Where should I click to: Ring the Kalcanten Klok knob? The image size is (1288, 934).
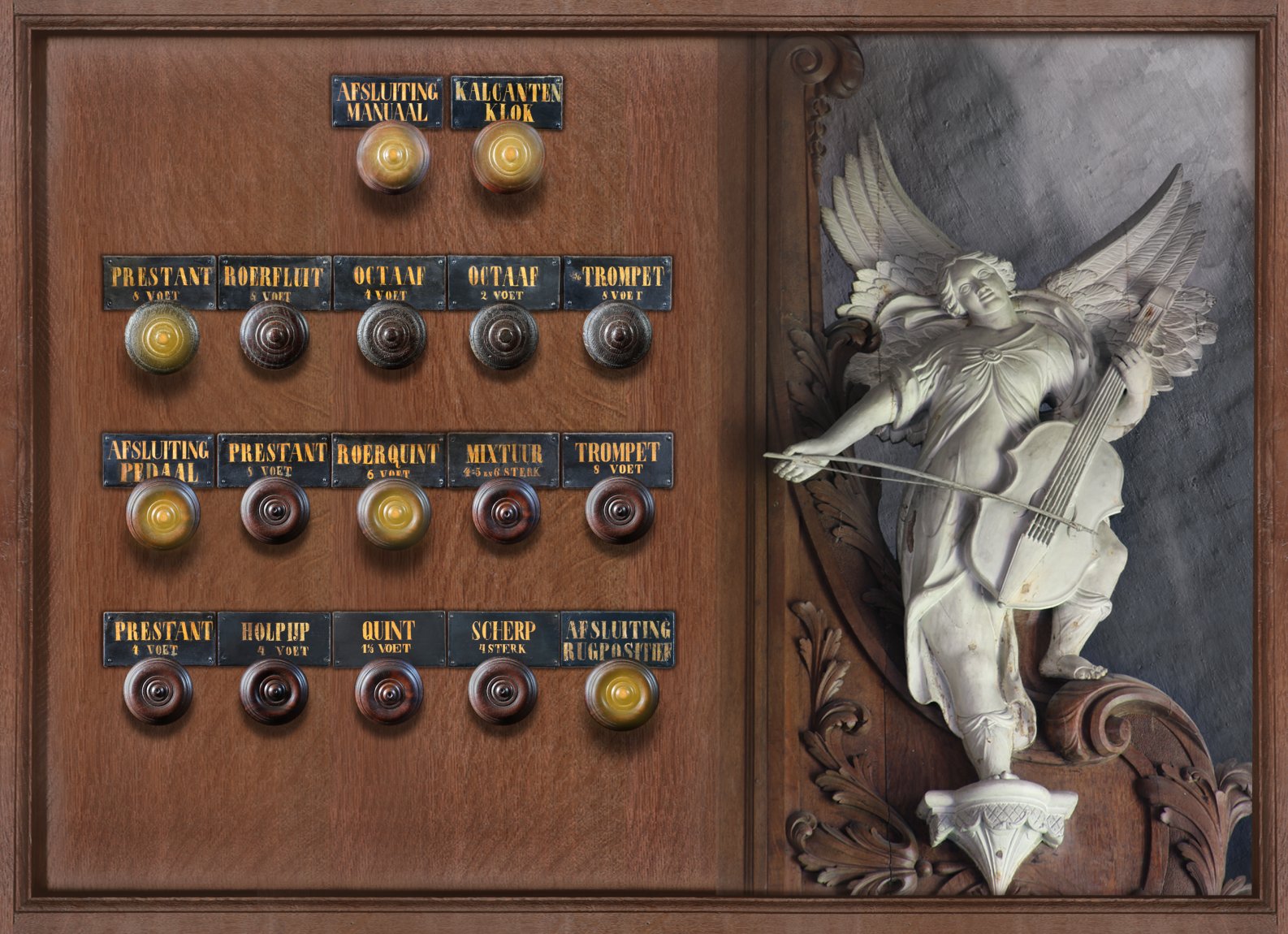tap(508, 156)
